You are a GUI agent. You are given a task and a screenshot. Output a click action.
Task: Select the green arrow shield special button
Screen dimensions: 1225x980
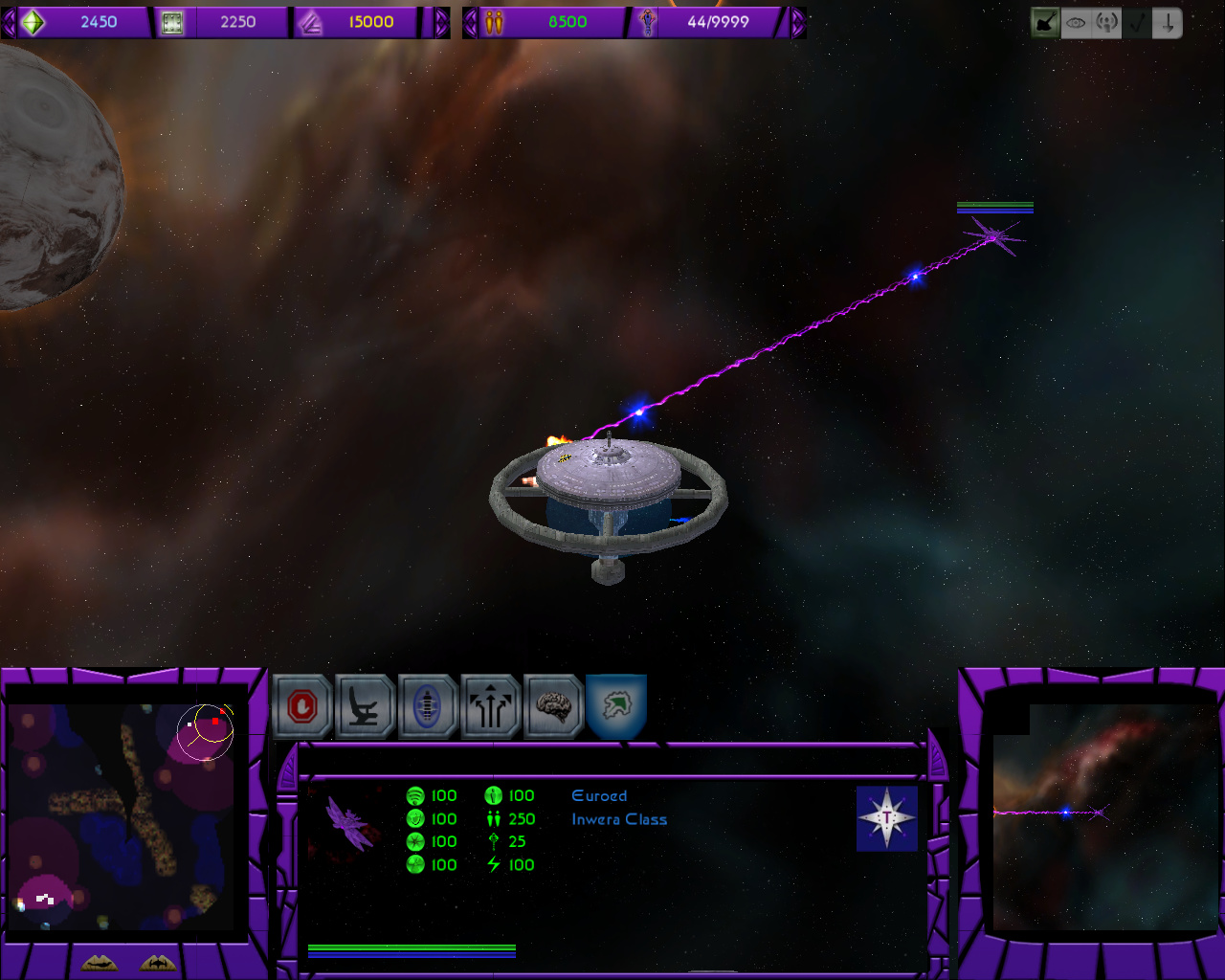tap(616, 707)
